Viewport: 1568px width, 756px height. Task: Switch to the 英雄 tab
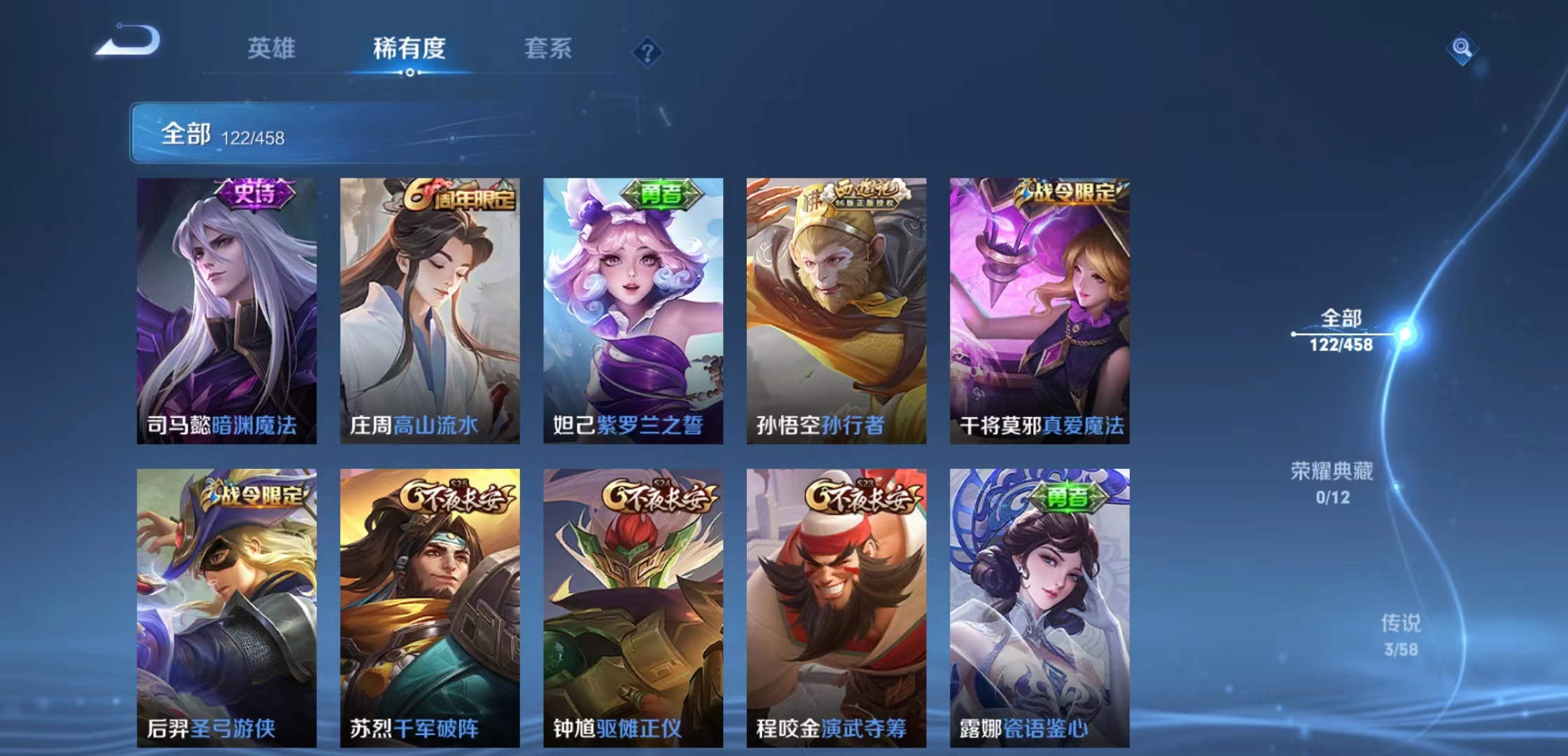272,49
